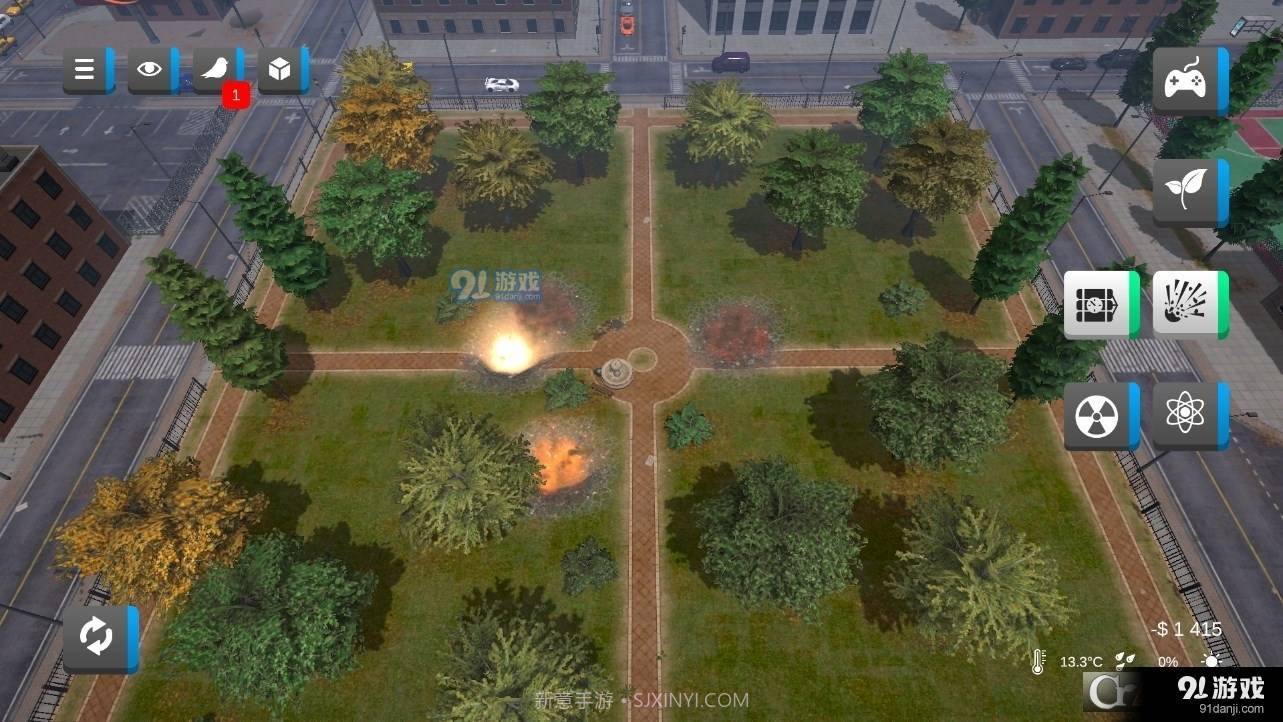Select the TNT dynamite tool

tap(1101, 304)
